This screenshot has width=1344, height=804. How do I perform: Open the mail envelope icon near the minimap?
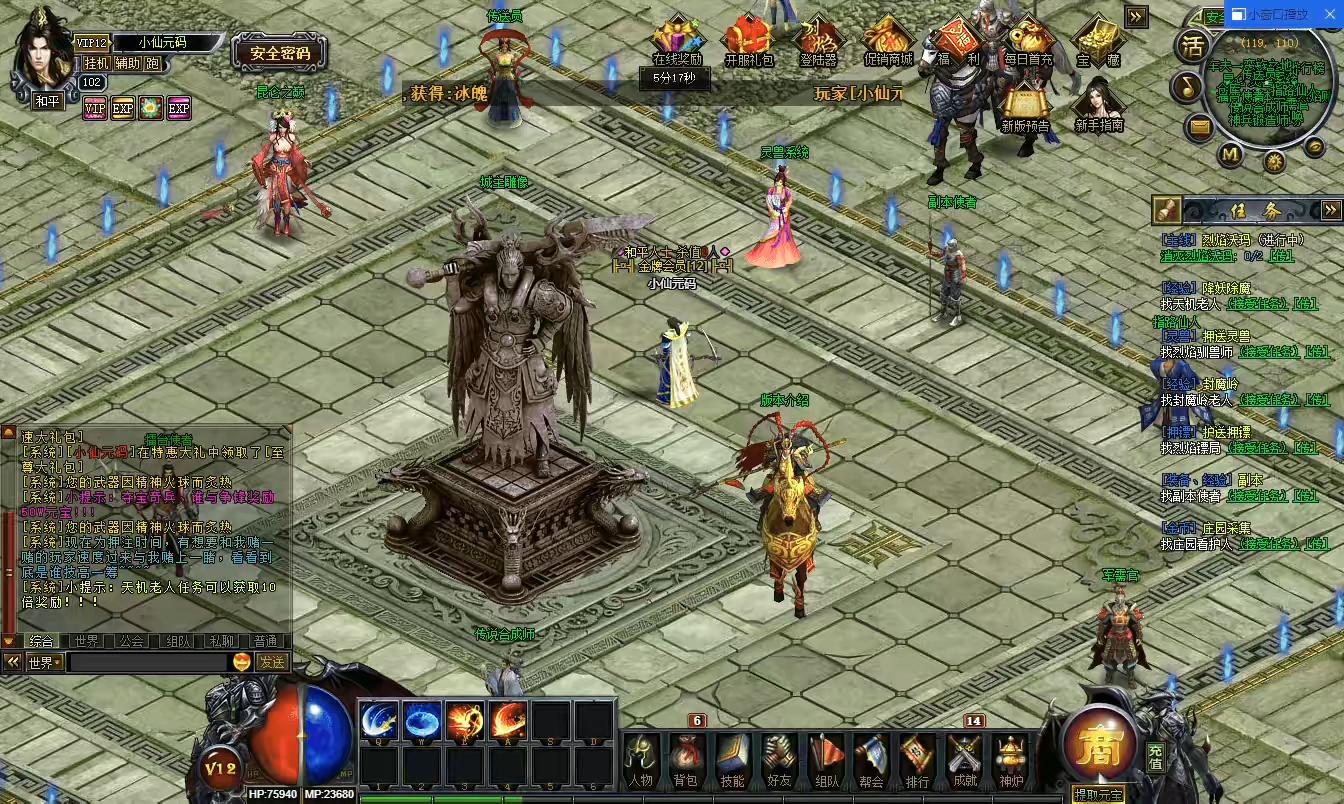point(1201,127)
